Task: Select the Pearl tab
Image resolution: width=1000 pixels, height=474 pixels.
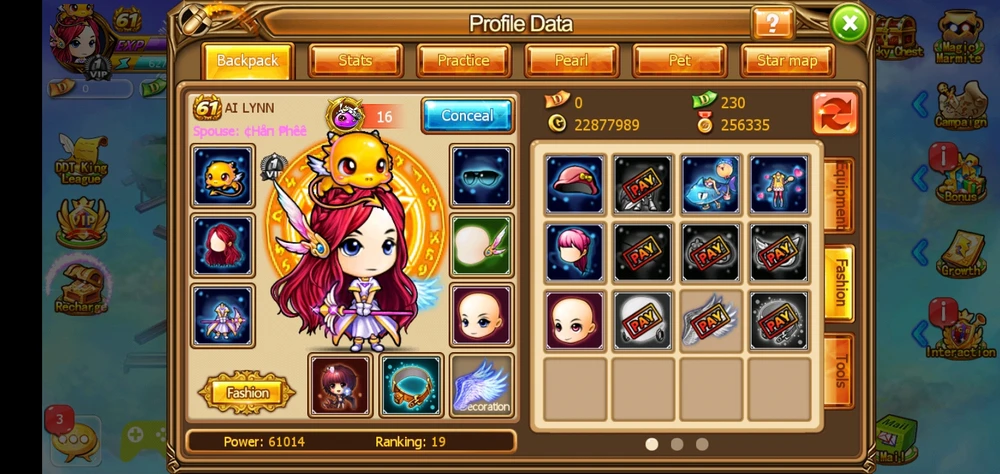Action: [x=571, y=61]
